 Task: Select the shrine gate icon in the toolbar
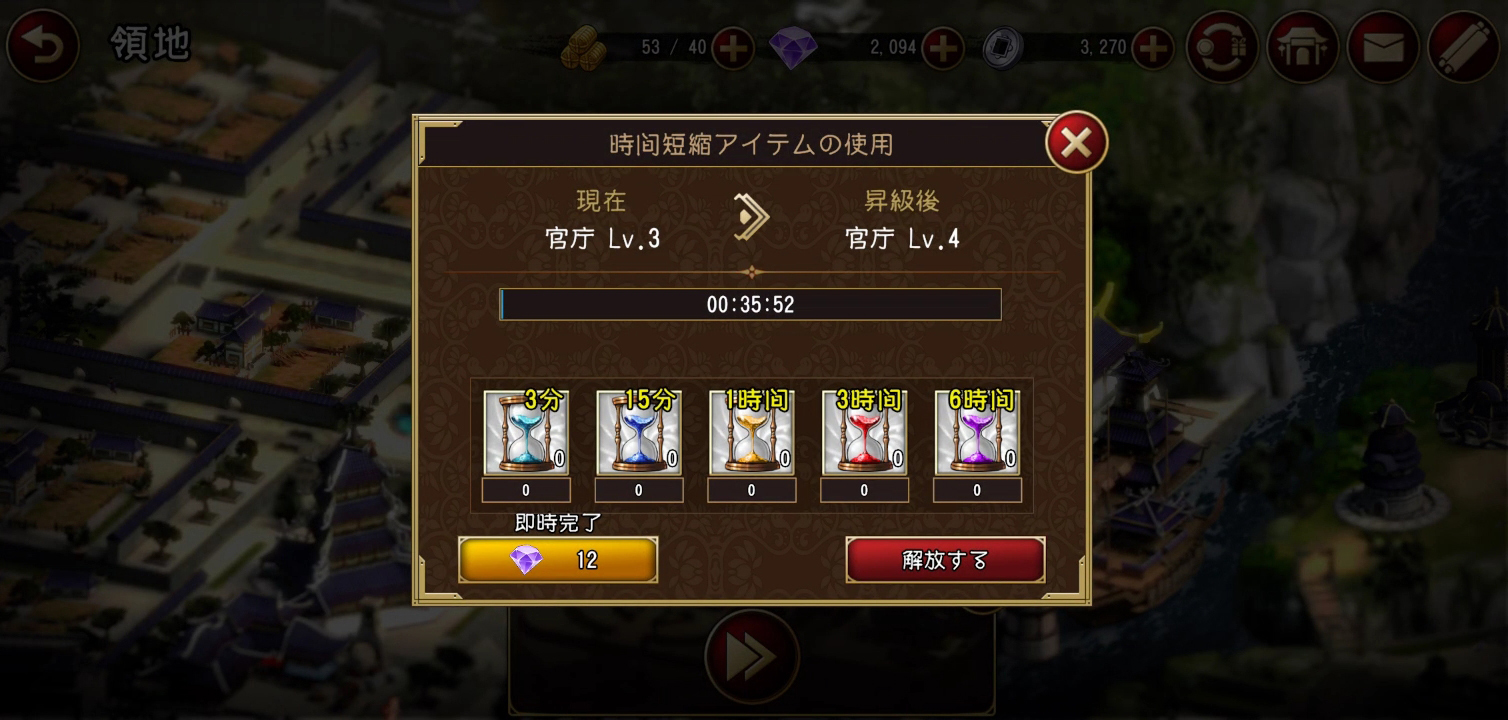click(x=1303, y=46)
